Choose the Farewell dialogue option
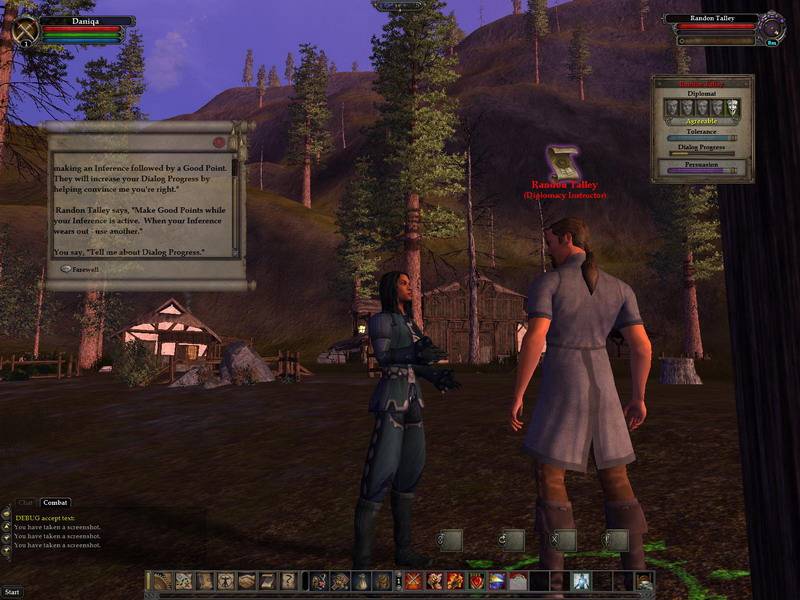The image size is (800, 600). pos(82,268)
